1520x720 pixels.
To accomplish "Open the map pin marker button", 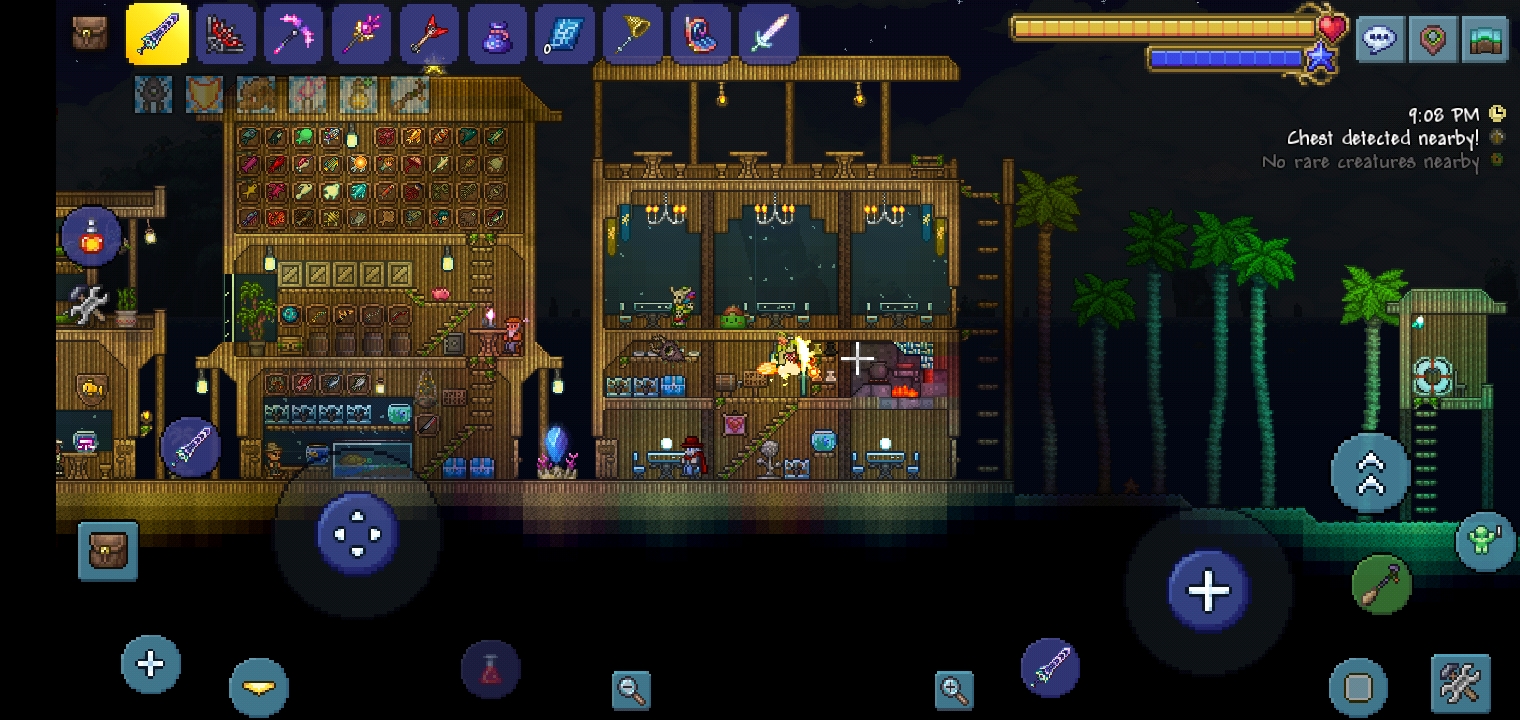I will tap(1433, 39).
